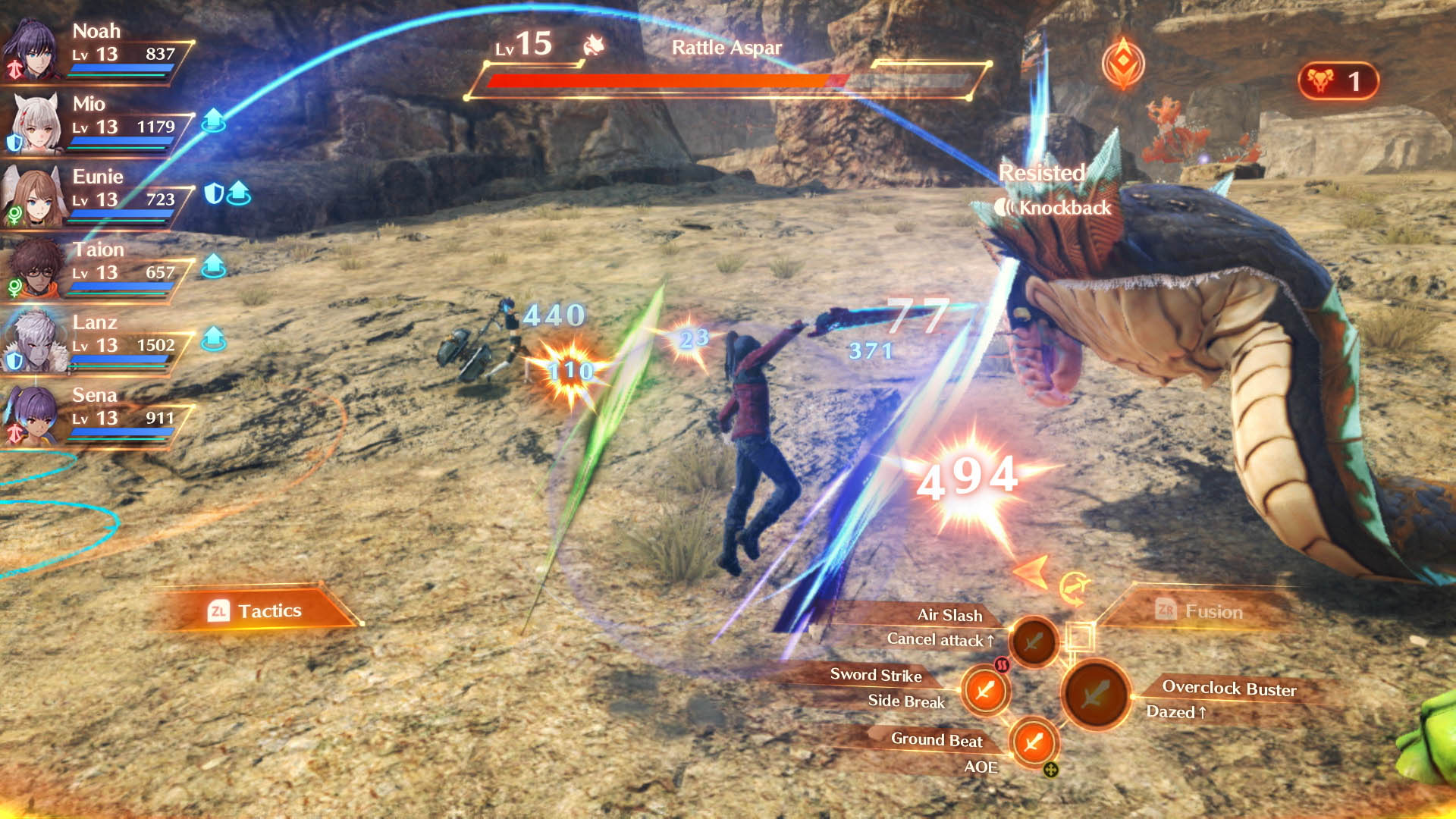This screenshot has width=1456, height=819.
Task: Choose Sena's party portrait
Action: (x=32, y=414)
